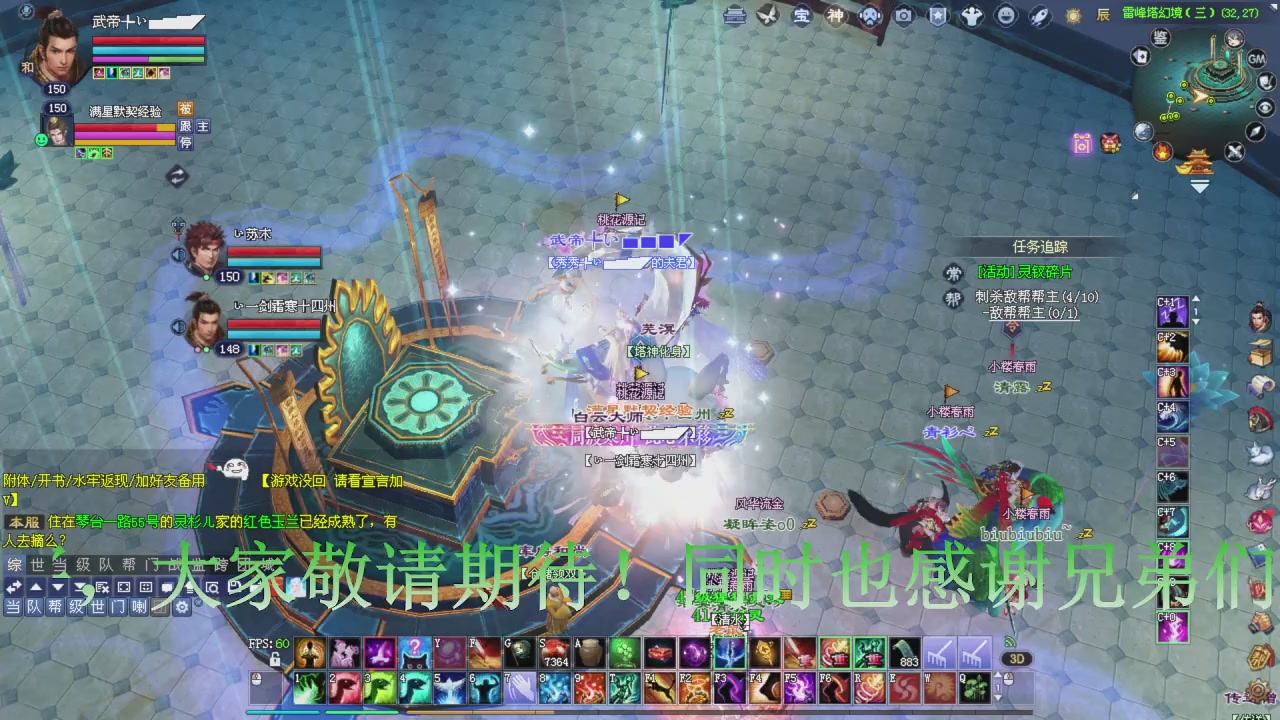1280x720 pixels.
Task: Open the 宝 treasure toolbar icon
Action: (803, 15)
